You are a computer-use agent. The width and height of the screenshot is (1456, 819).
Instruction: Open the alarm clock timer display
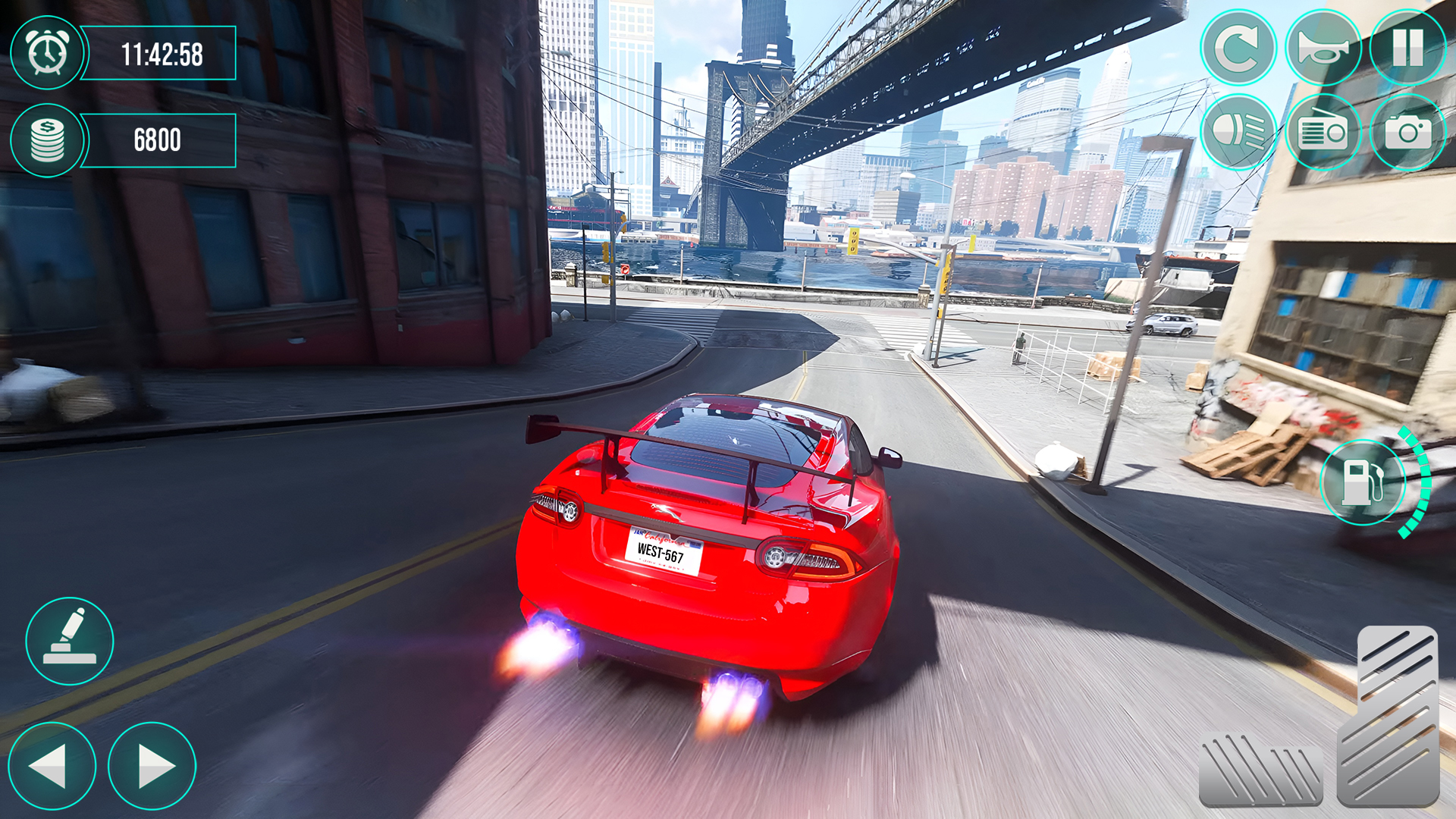(x=47, y=53)
